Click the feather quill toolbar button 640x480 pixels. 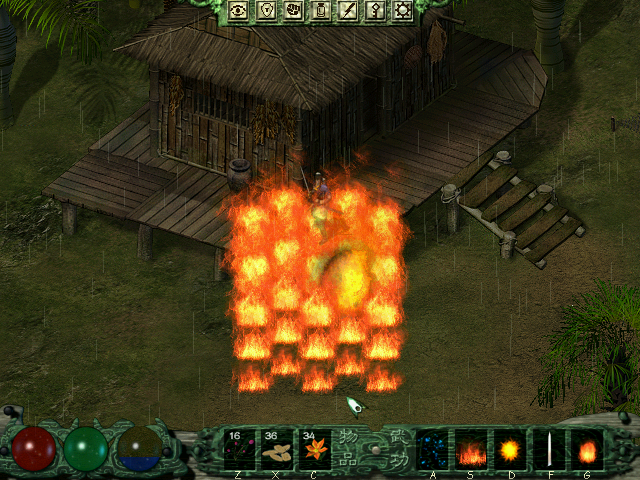[348, 11]
